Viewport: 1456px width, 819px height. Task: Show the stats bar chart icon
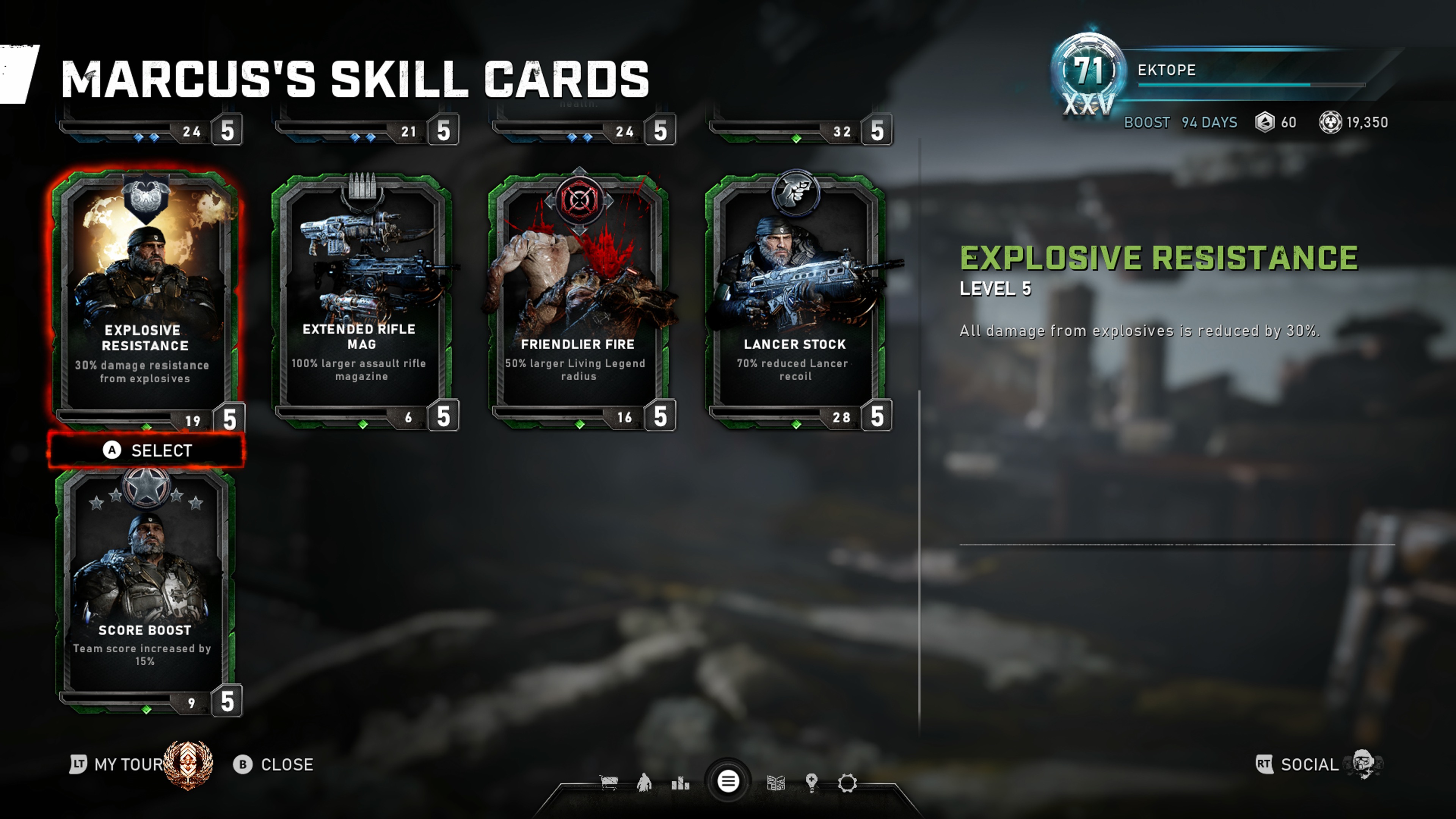coord(681,783)
